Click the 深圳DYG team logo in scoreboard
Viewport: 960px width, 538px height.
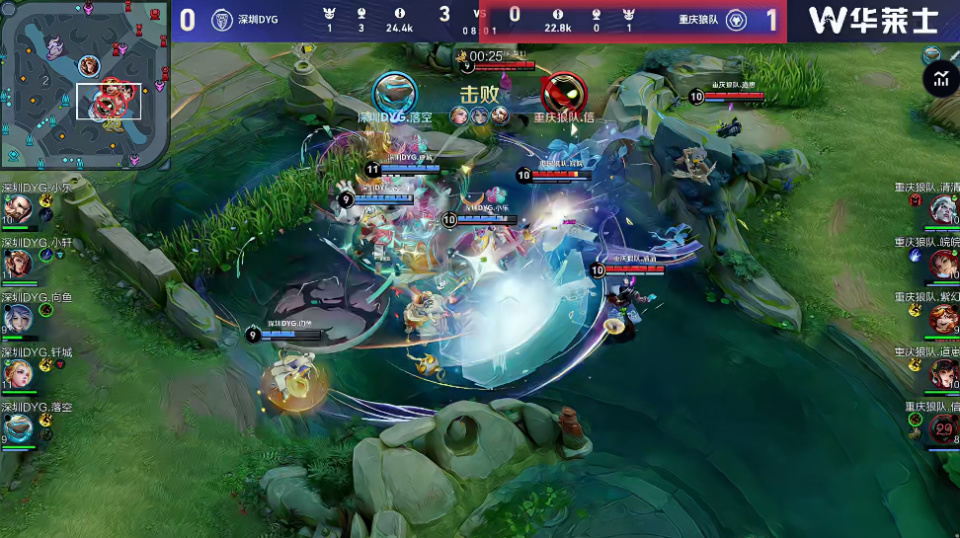click(x=222, y=20)
